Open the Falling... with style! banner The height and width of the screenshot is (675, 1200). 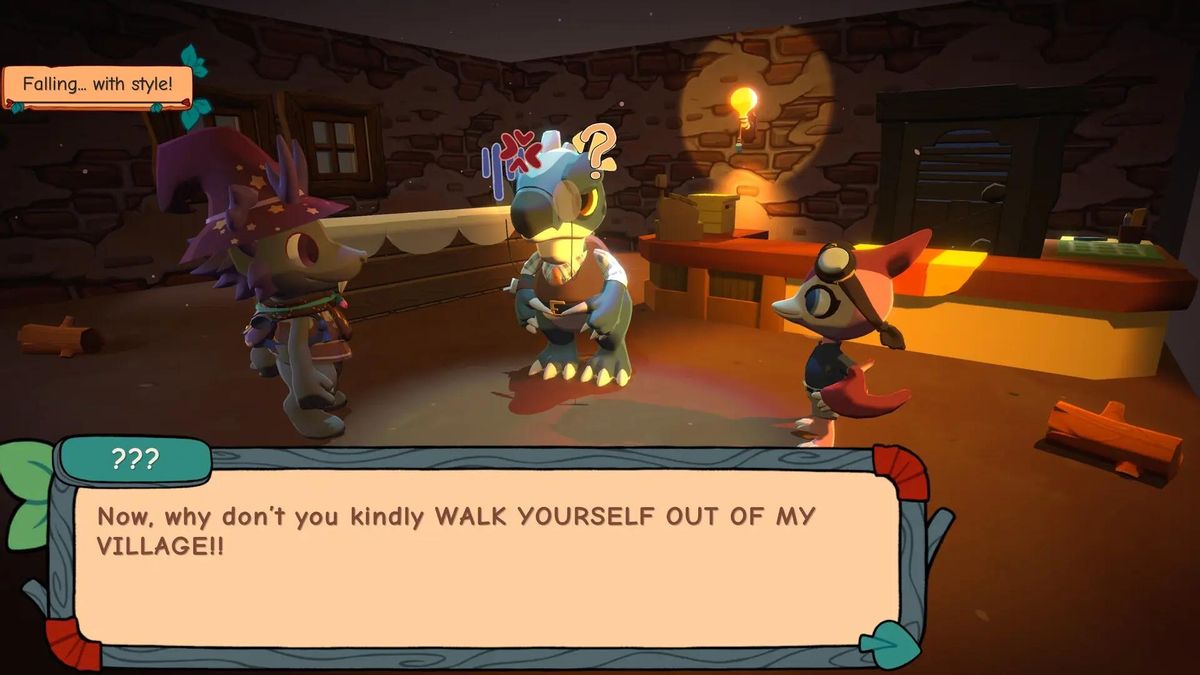tap(96, 85)
